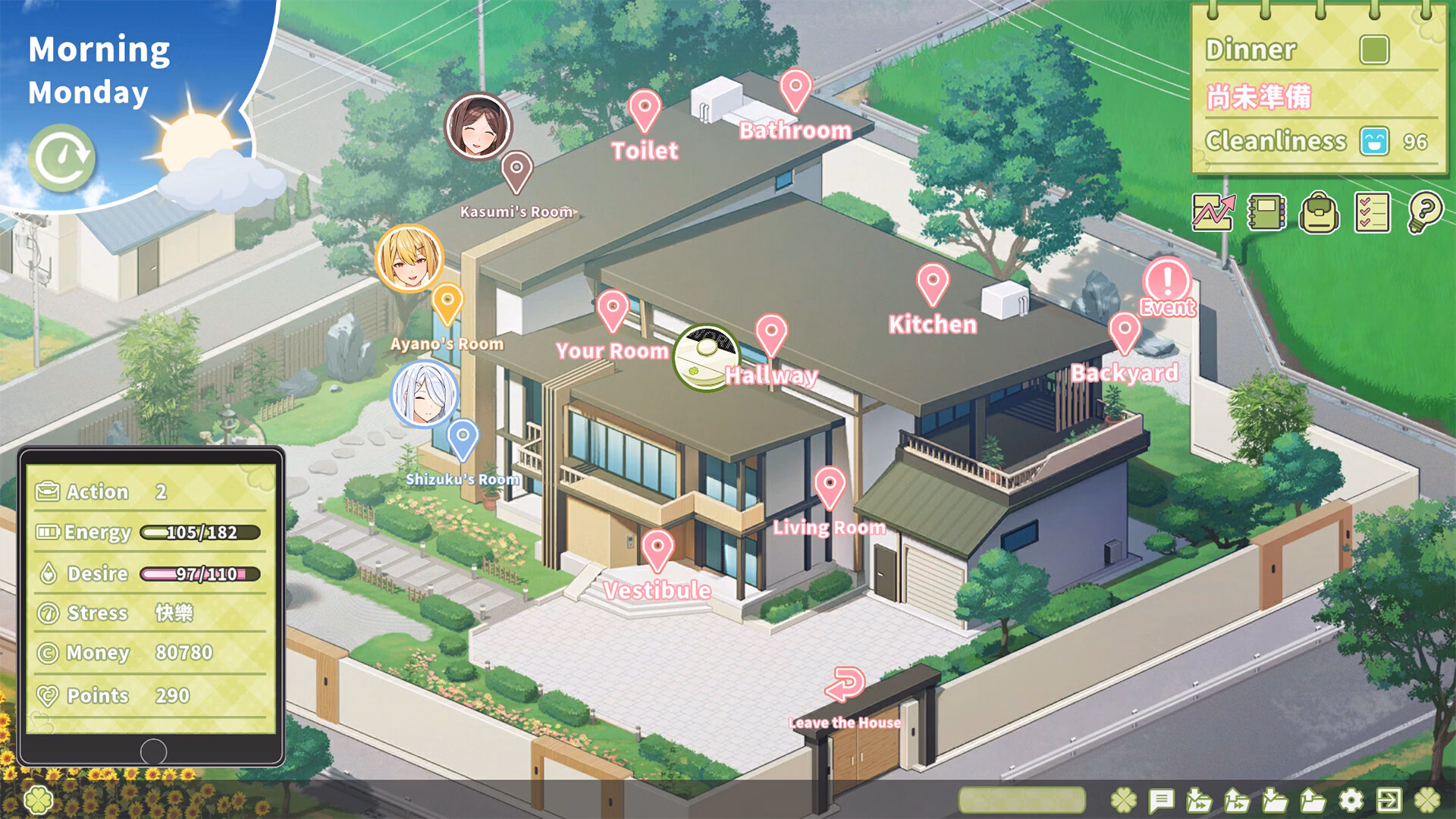
Task: Quick save using the fast-save folder icon
Action: click(x=1199, y=799)
